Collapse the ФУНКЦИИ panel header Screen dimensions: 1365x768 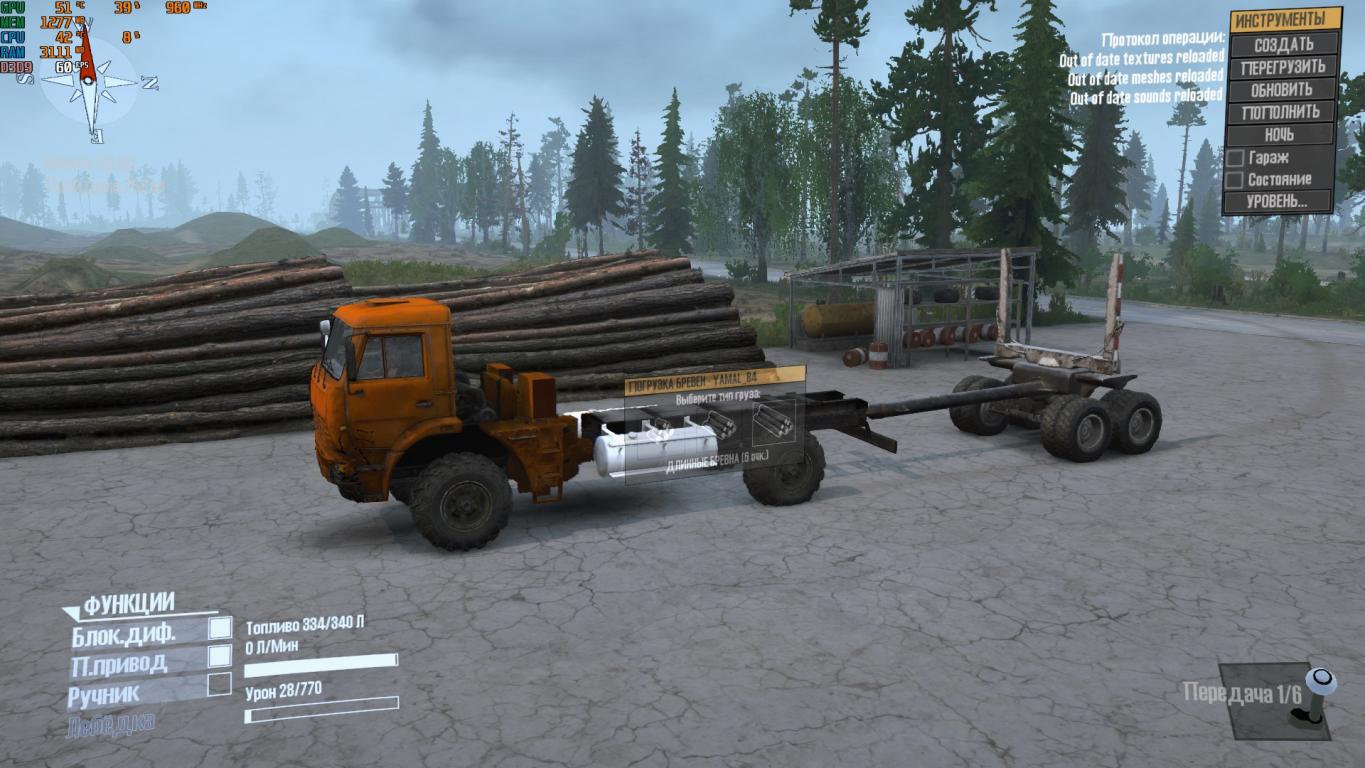click(x=129, y=604)
